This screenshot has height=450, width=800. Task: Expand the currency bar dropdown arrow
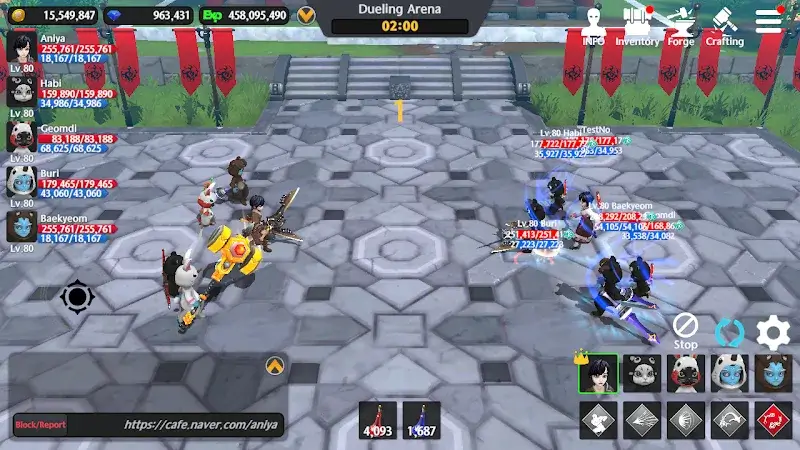click(x=307, y=15)
